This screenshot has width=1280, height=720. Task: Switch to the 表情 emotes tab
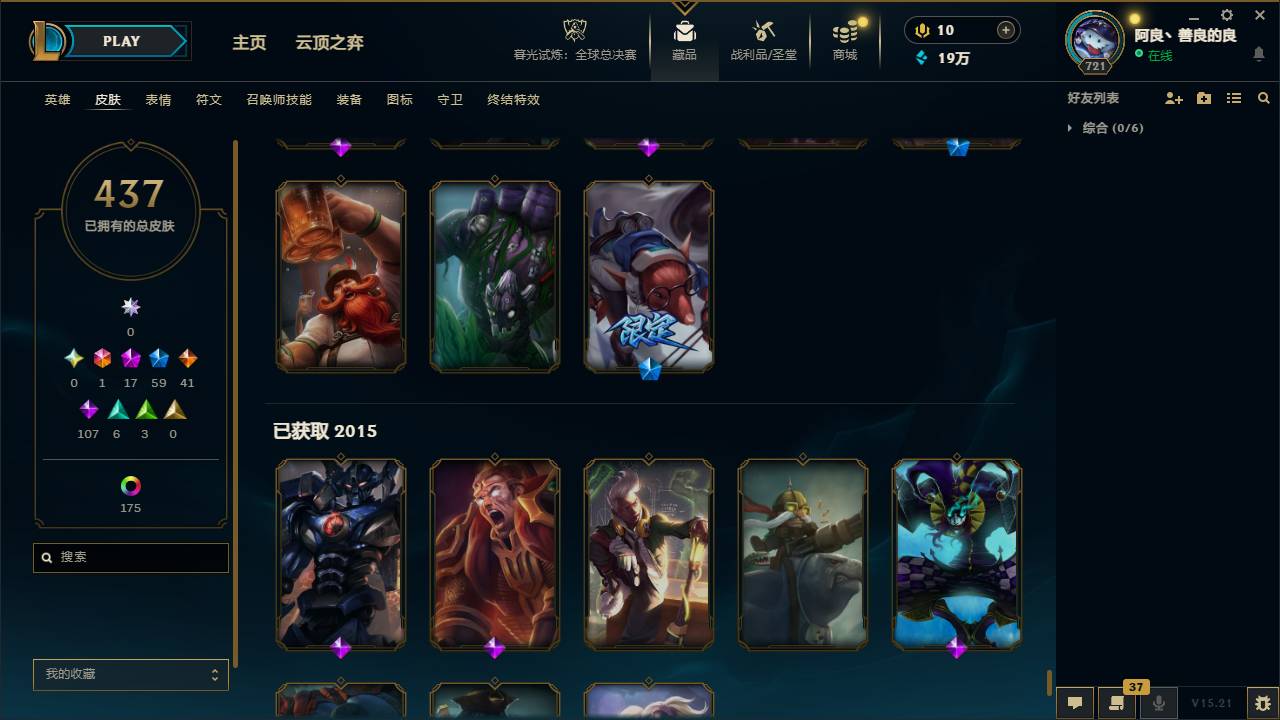point(158,100)
